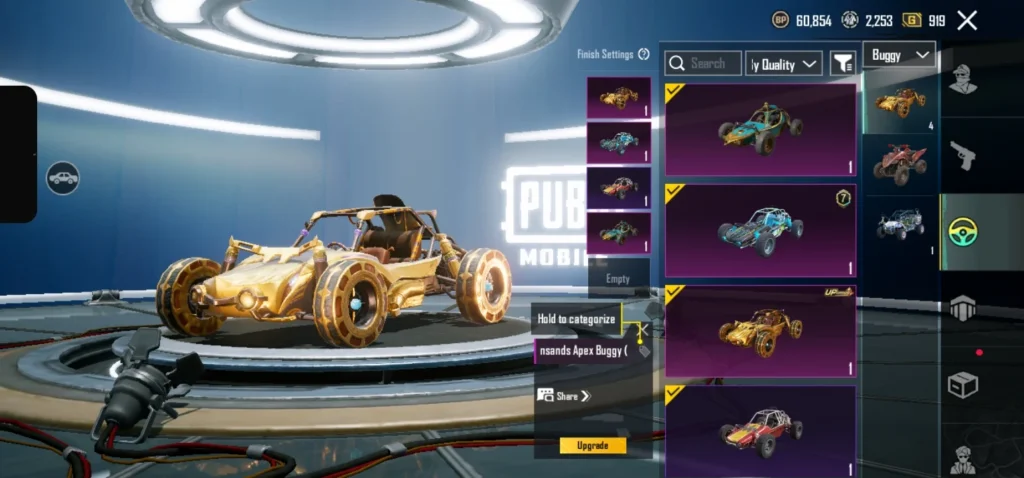Select the golden buggy finish thumbnail
1024x478 pixels.
click(x=618, y=98)
